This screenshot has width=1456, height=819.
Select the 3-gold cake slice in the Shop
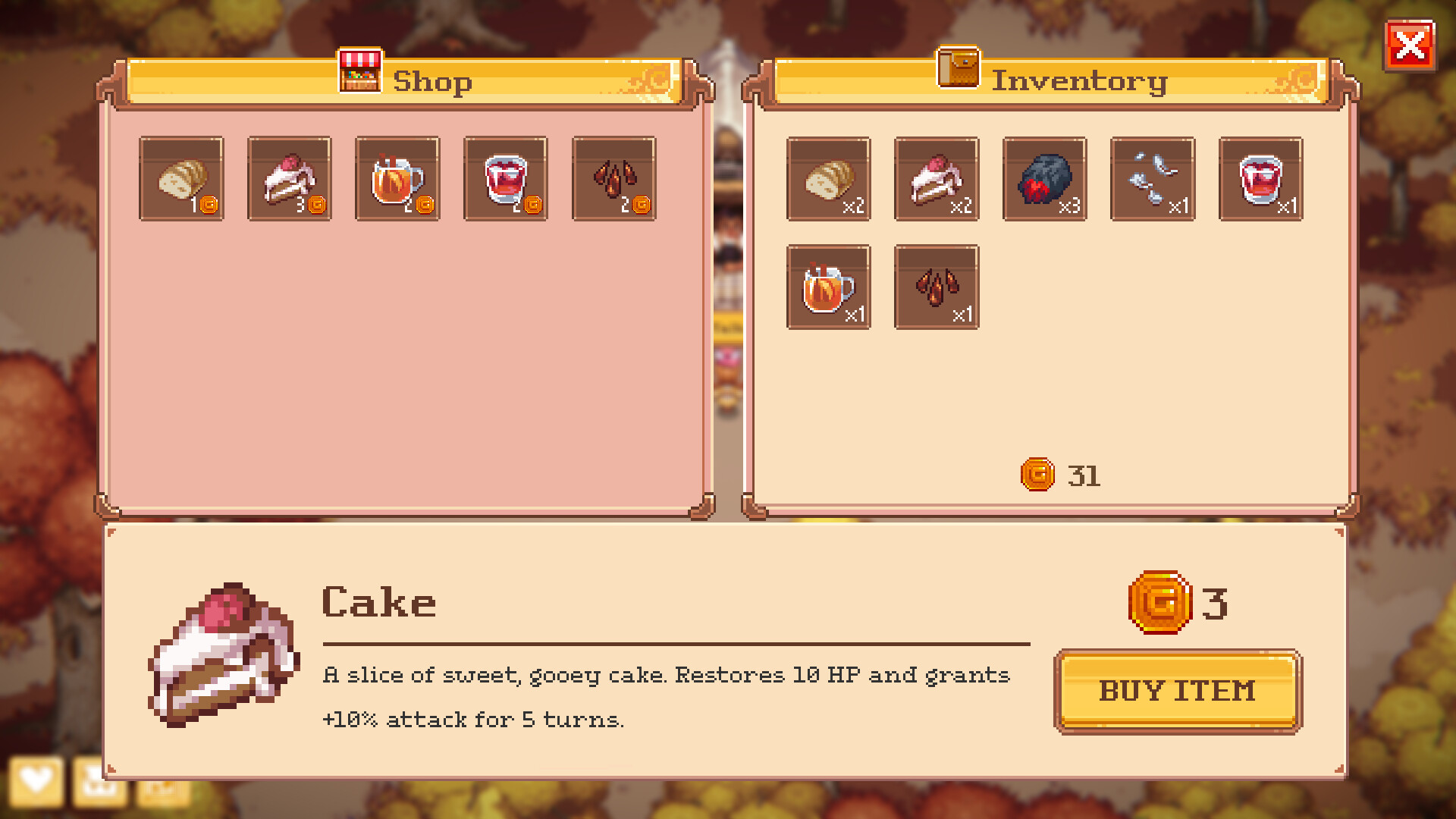click(289, 178)
